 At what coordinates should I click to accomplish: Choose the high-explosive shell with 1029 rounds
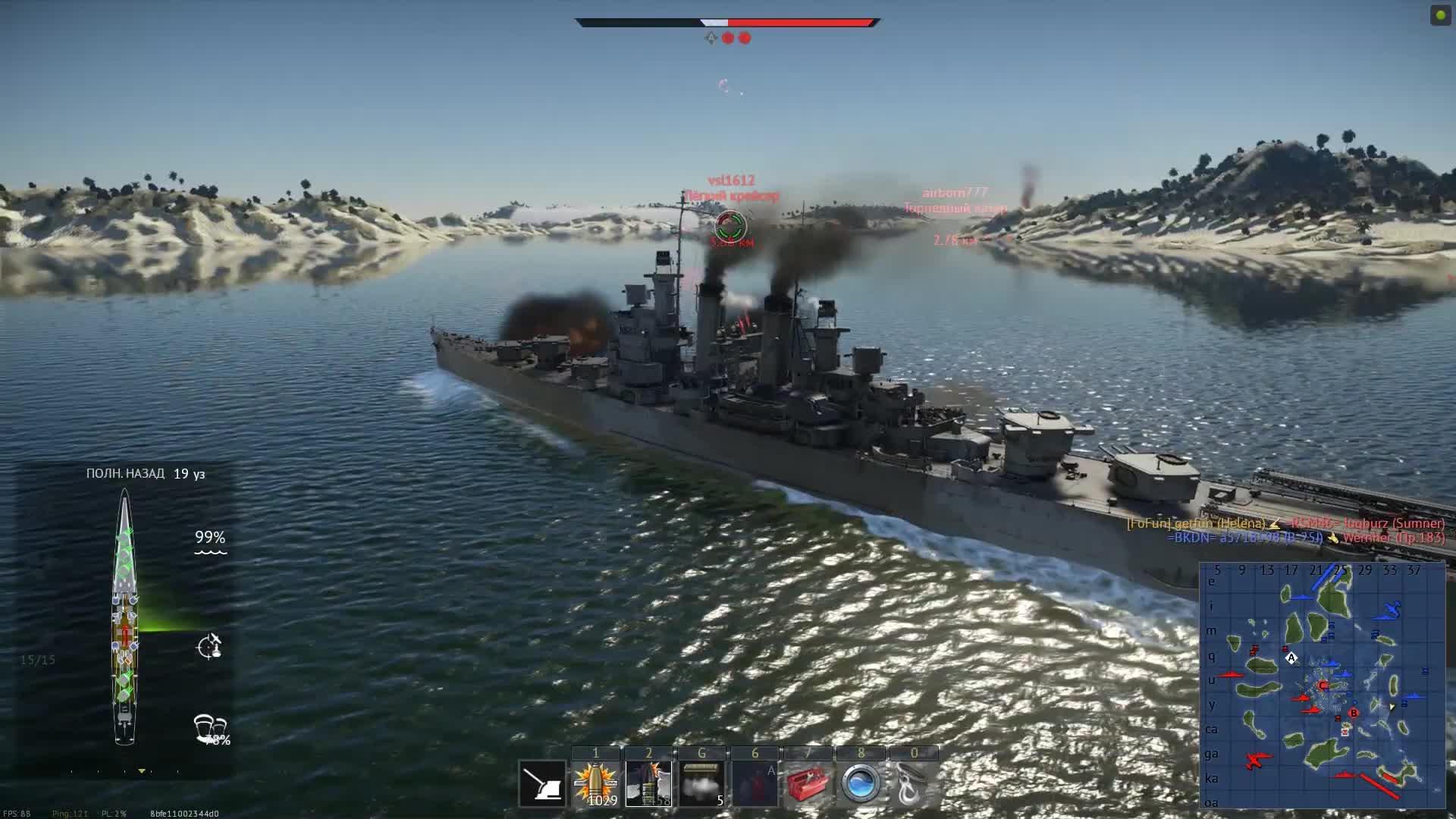pyautogui.click(x=596, y=783)
